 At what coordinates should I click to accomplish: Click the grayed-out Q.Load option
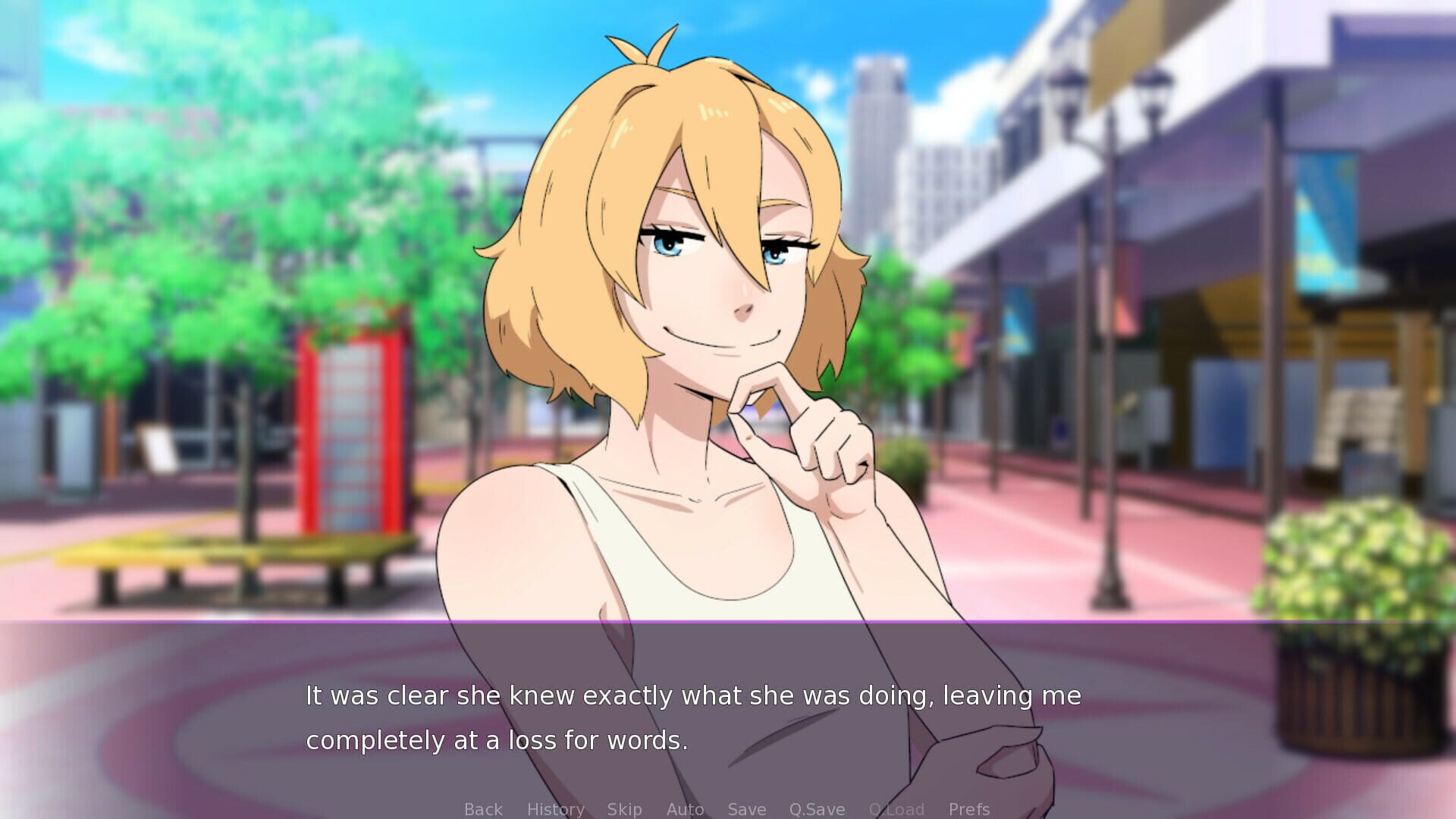pyautogui.click(x=899, y=809)
